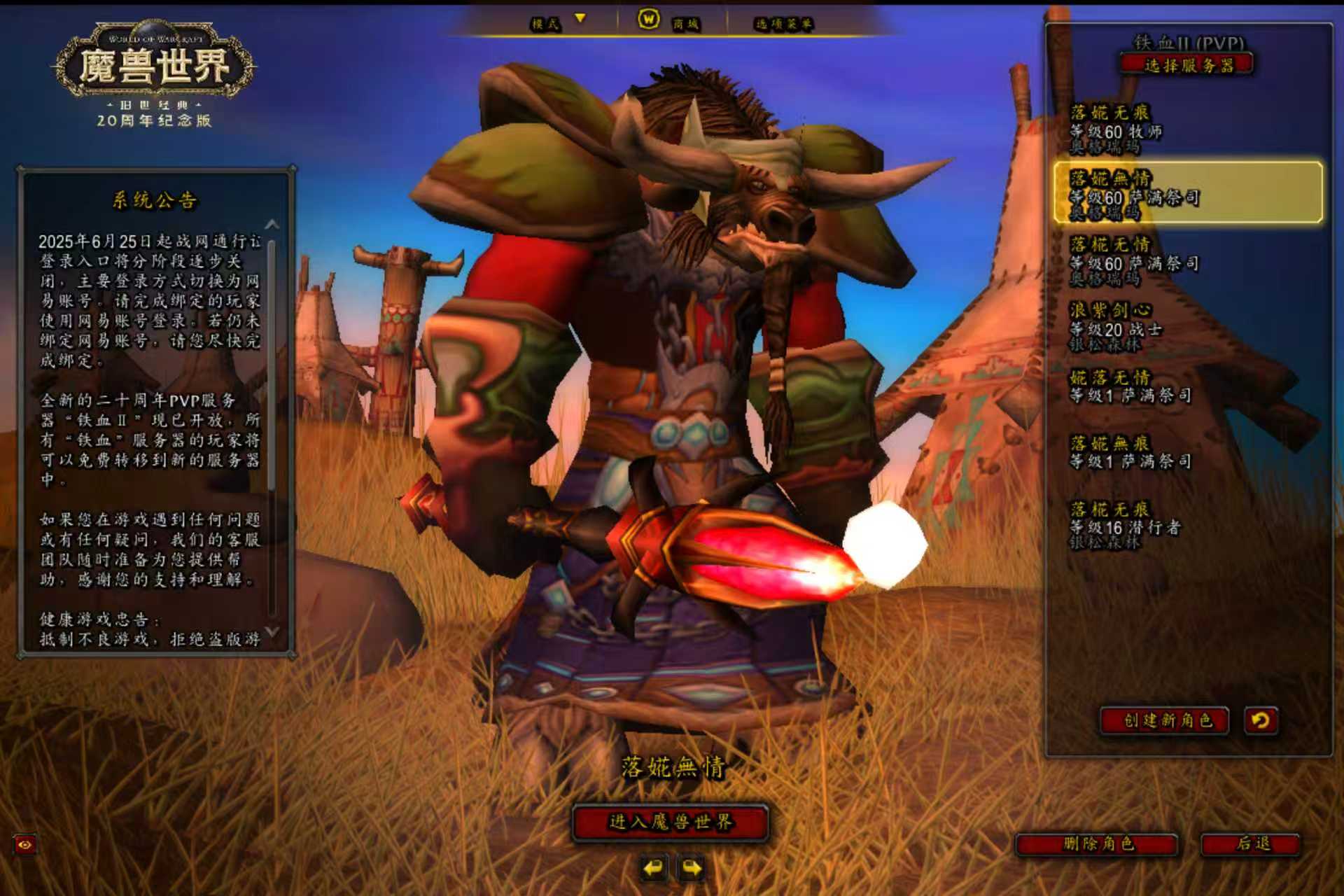Select the highlighted level 60 shaman row
1344x896 pixels.
pyautogui.click(x=1187, y=193)
